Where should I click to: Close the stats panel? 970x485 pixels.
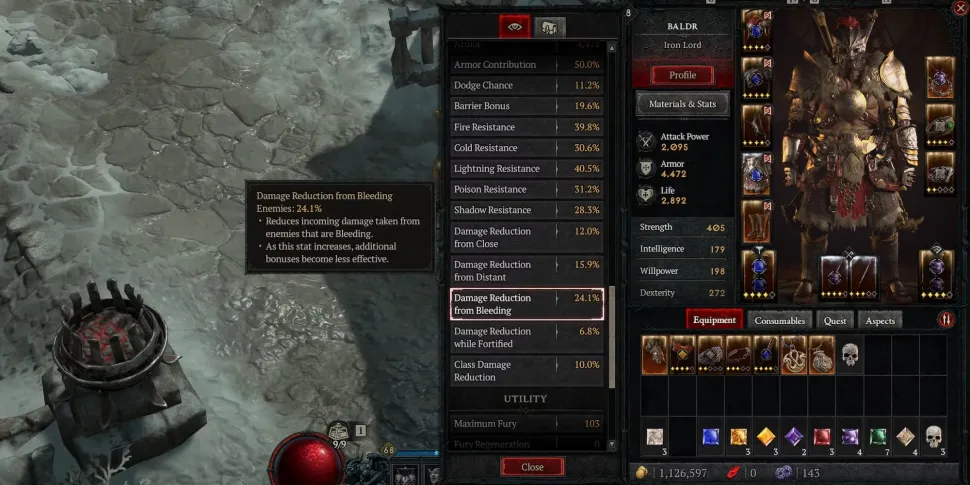[x=532, y=467]
